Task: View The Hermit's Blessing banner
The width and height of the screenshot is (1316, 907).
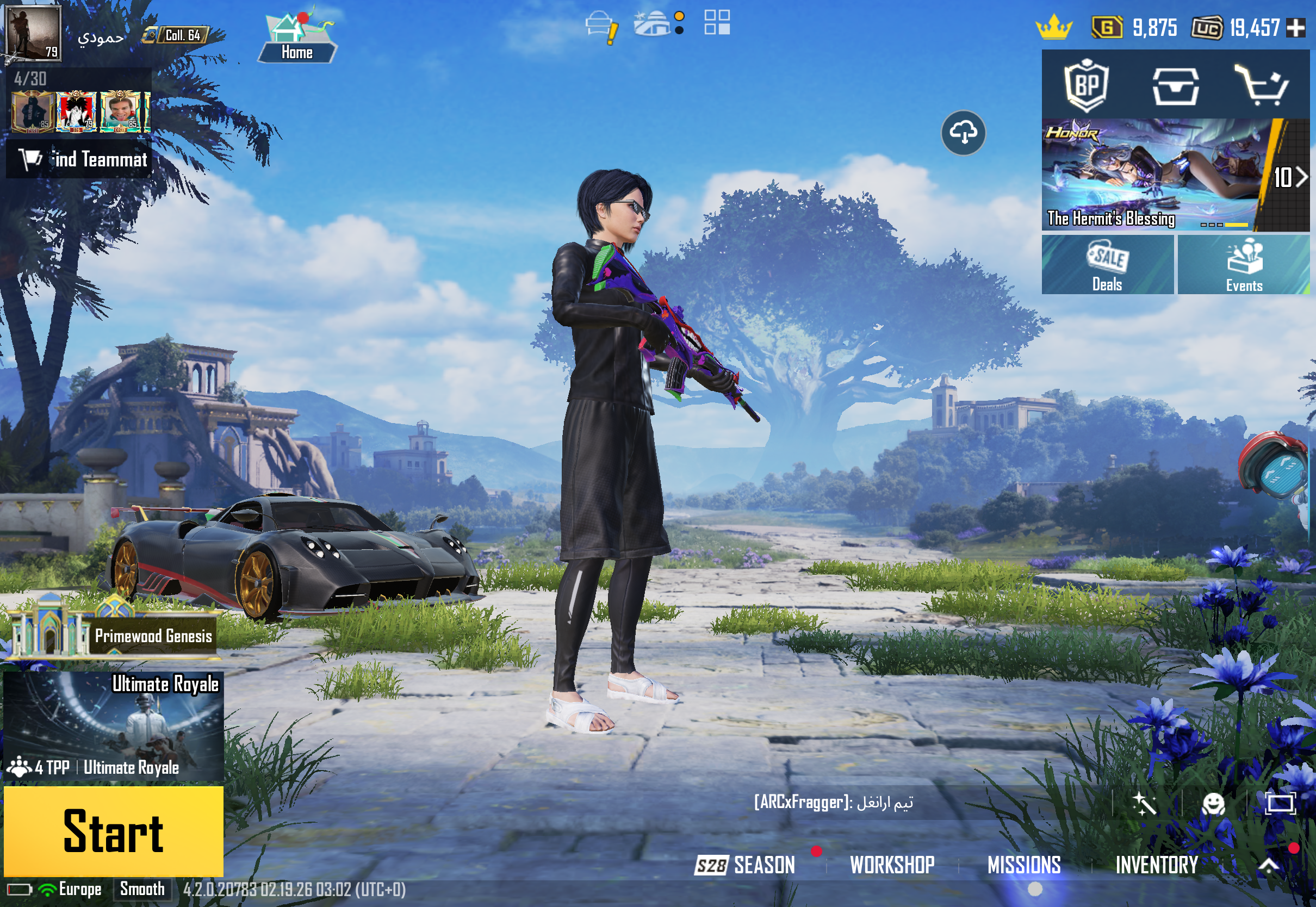Action: (1153, 175)
